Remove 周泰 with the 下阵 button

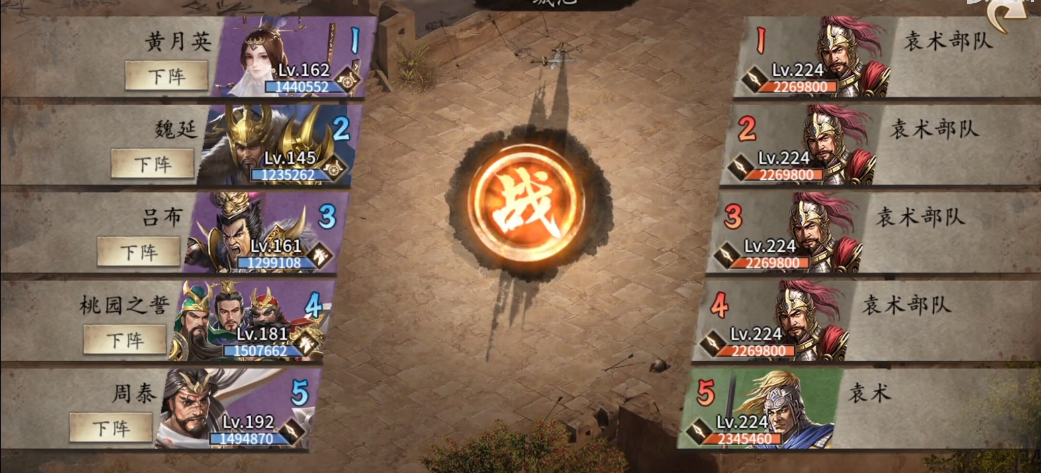point(110,427)
